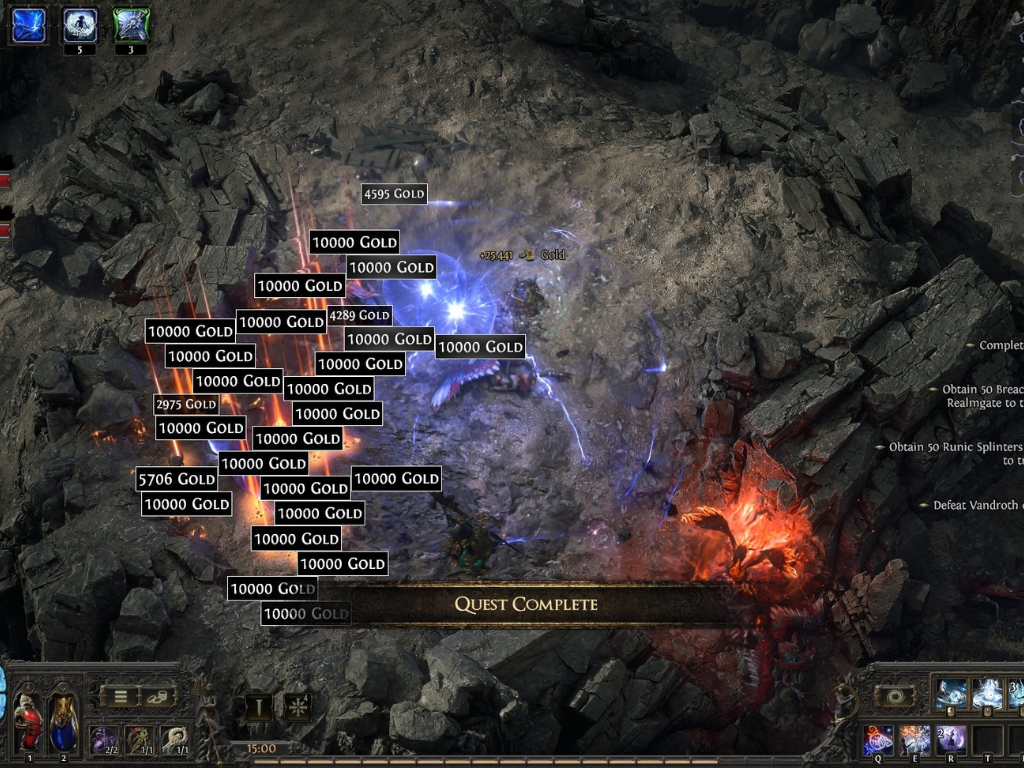Image resolution: width=1024 pixels, height=768 pixels.
Task: Open the shop button with gold rings
Action: 157,696
